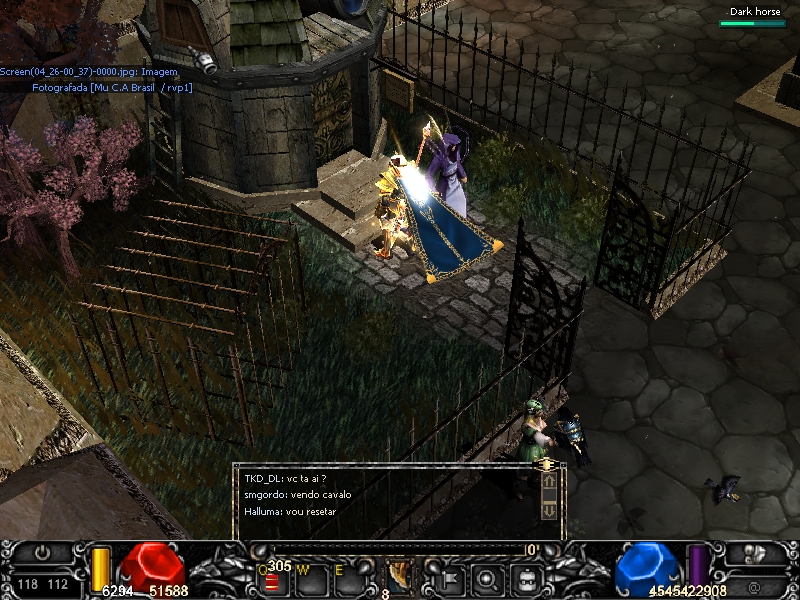Click the magnifying glass button

[x=487, y=577]
